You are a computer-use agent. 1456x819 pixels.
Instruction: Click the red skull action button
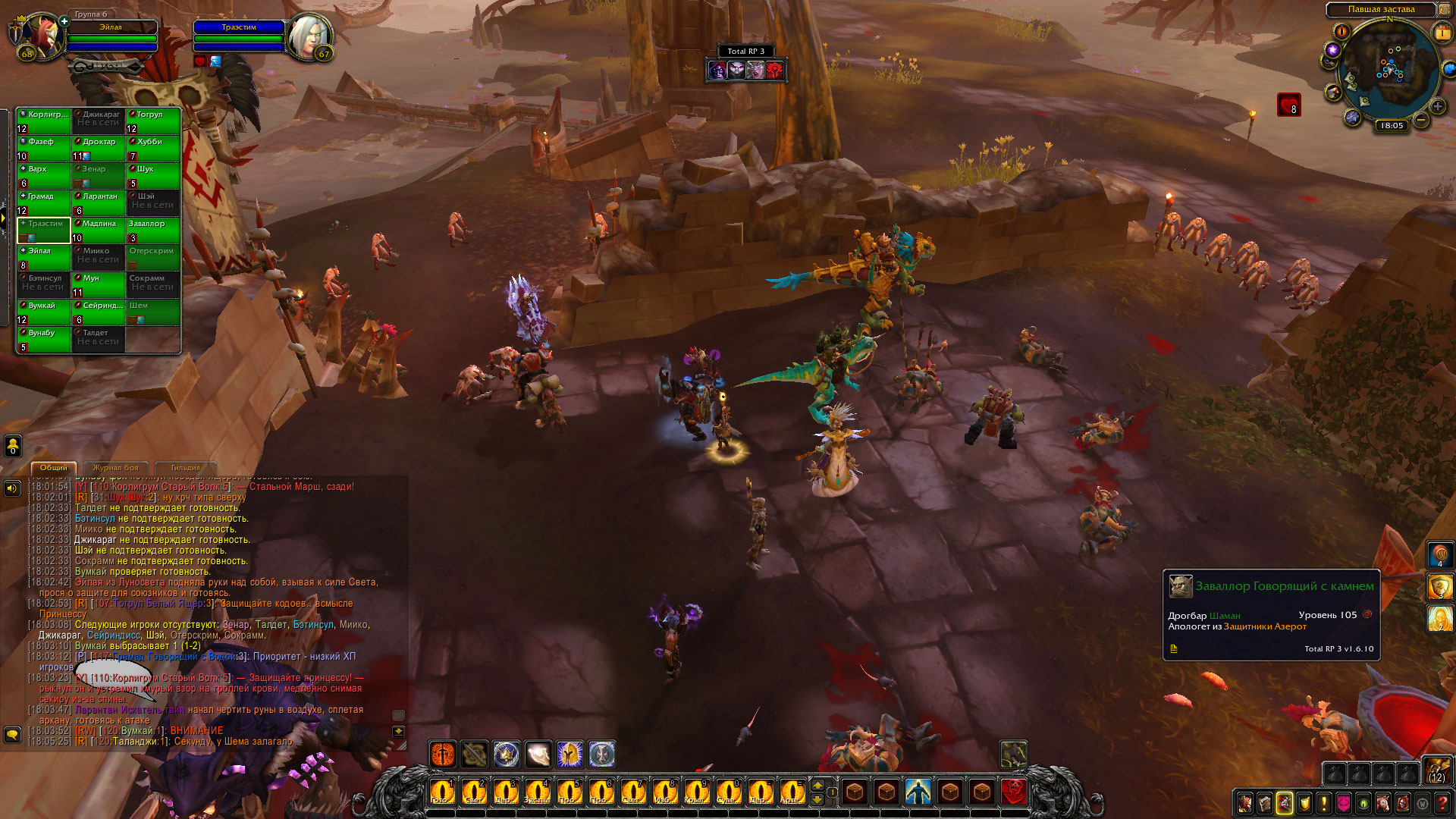(x=1013, y=792)
